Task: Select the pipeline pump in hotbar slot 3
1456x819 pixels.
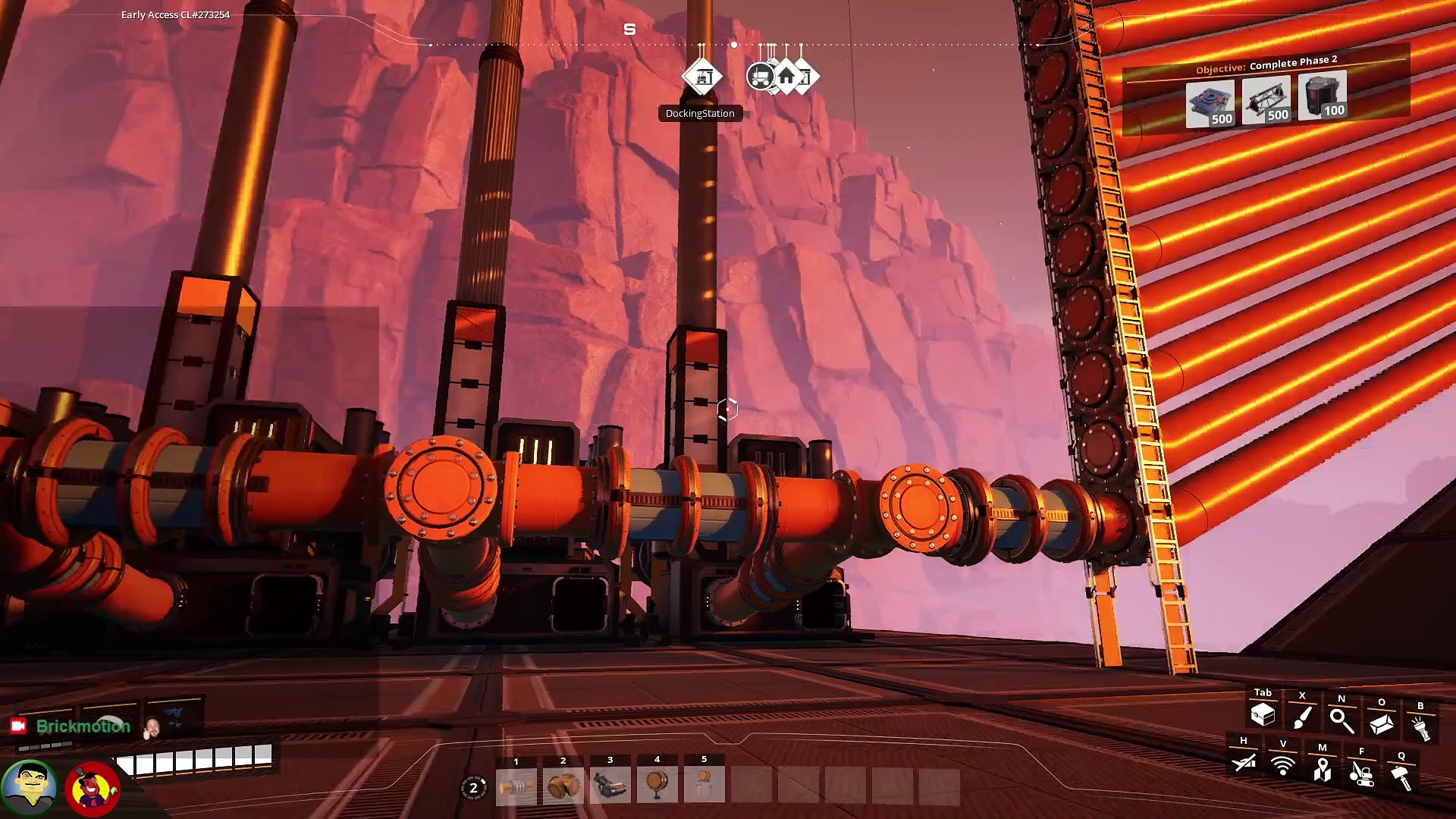Action: pyautogui.click(x=610, y=786)
